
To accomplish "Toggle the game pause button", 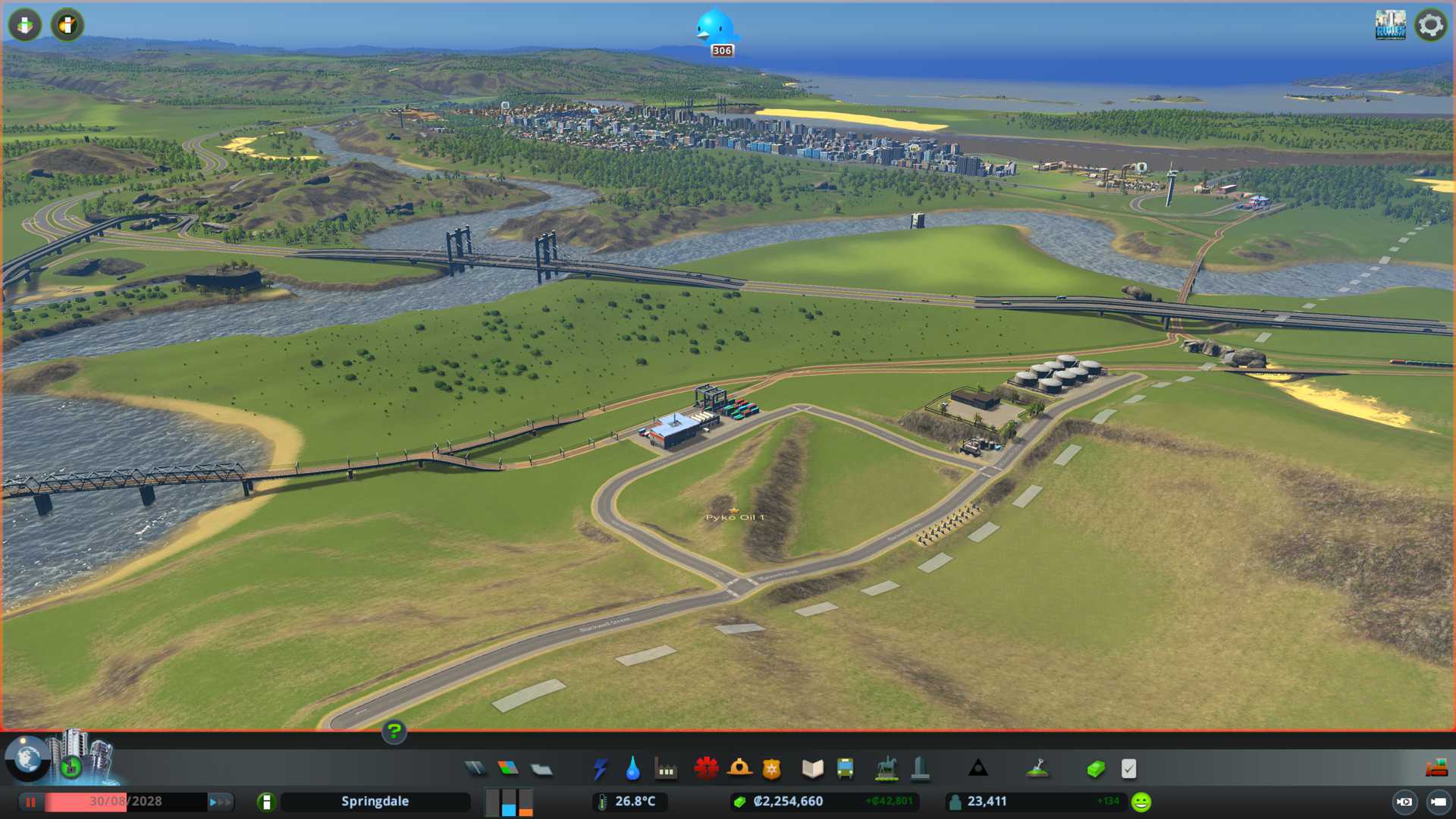I will [x=31, y=802].
